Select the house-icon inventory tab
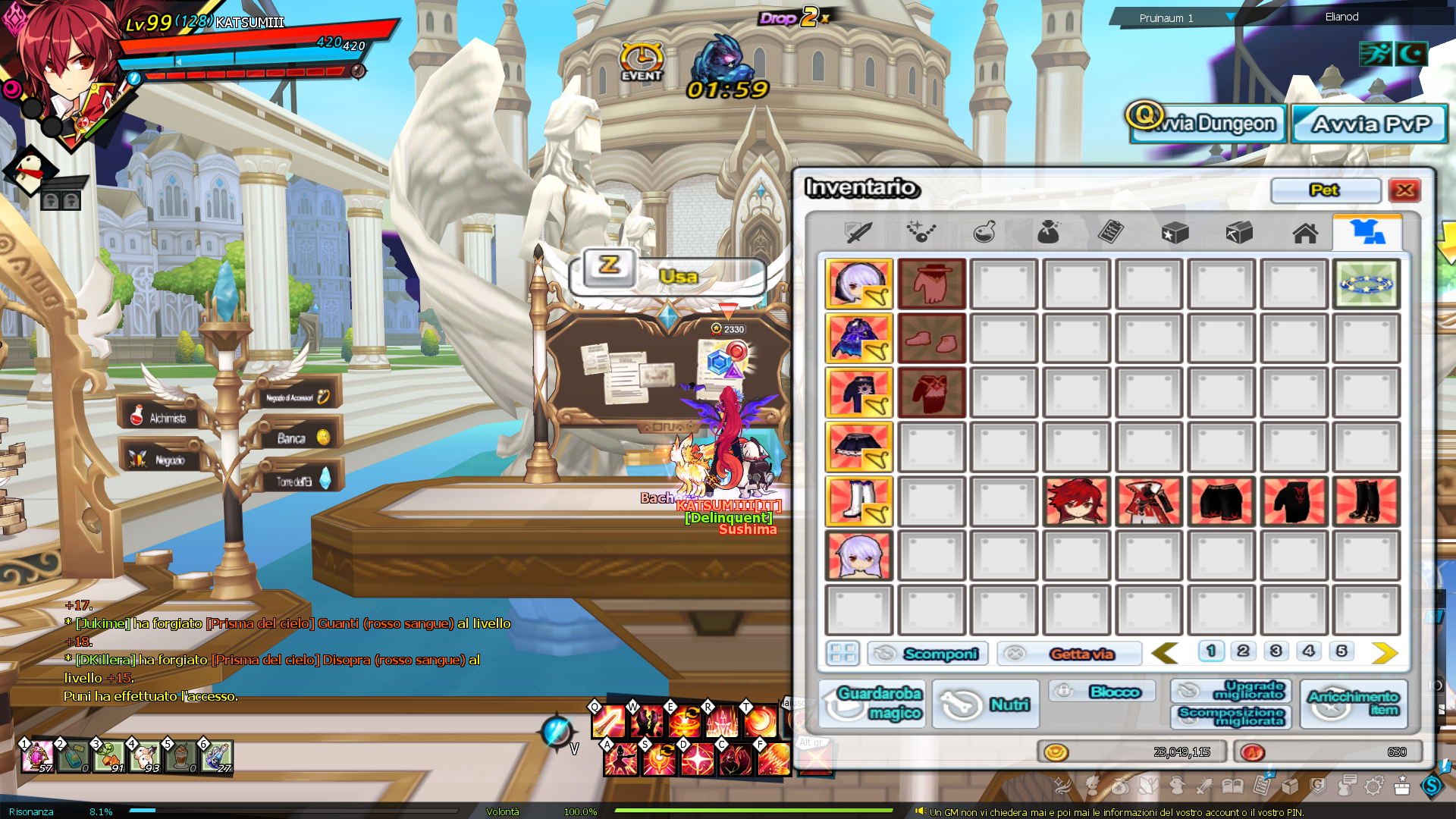Screen dimensions: 1456x819 tap(1305, 233)
